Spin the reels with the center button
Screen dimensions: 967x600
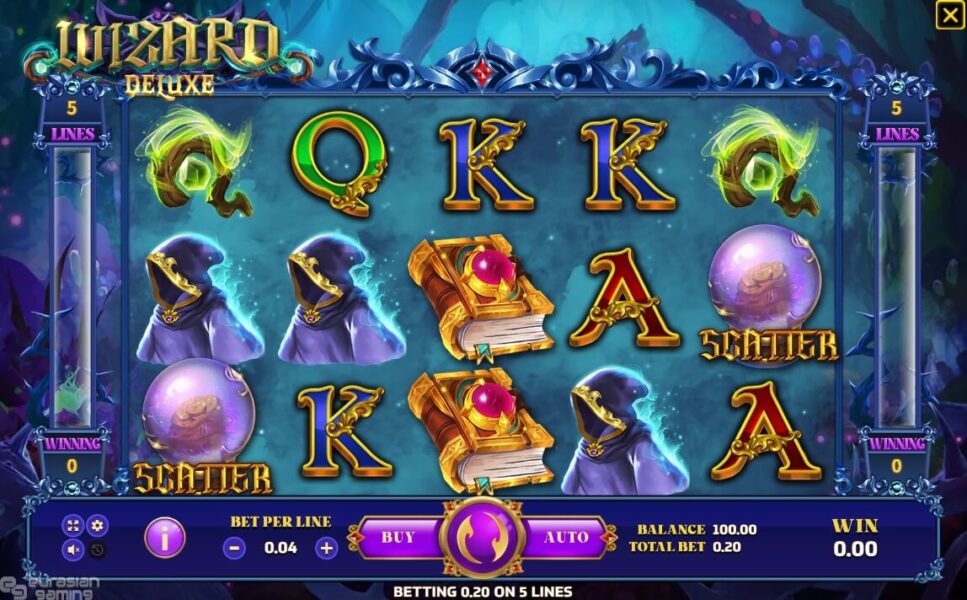point(483,538)
